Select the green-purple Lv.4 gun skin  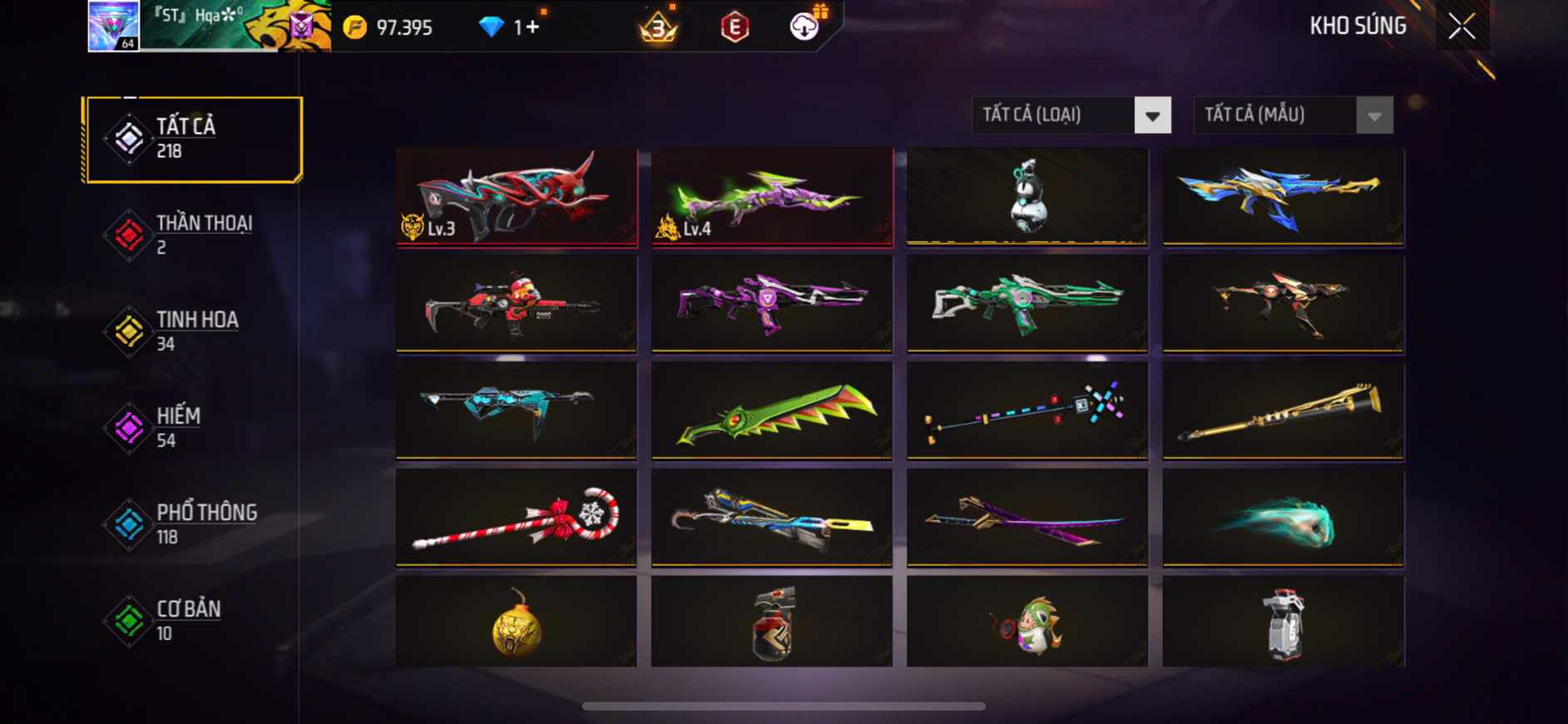(772, 197)
